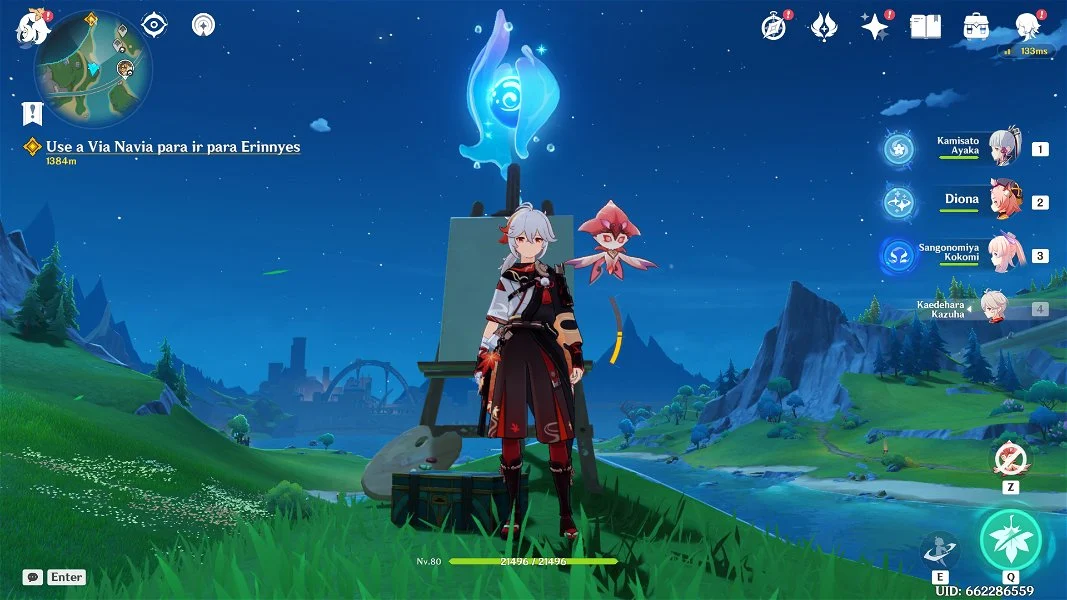Image resolution: width=1067 pixels, height=600 pixels.
Task: Switch to Diona in the party
Action: pos(1004,200)
